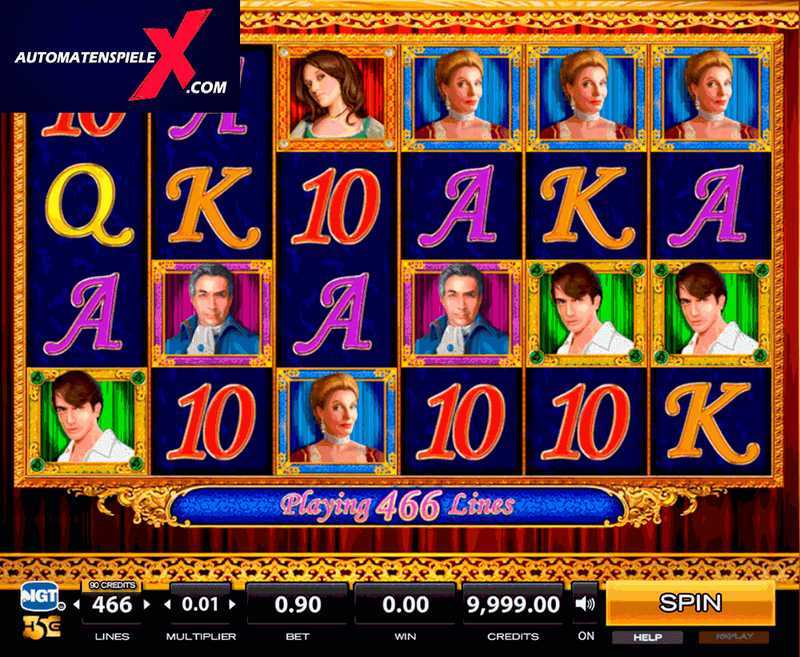
Task: Open the HELP screen
Action: [646, 637]
